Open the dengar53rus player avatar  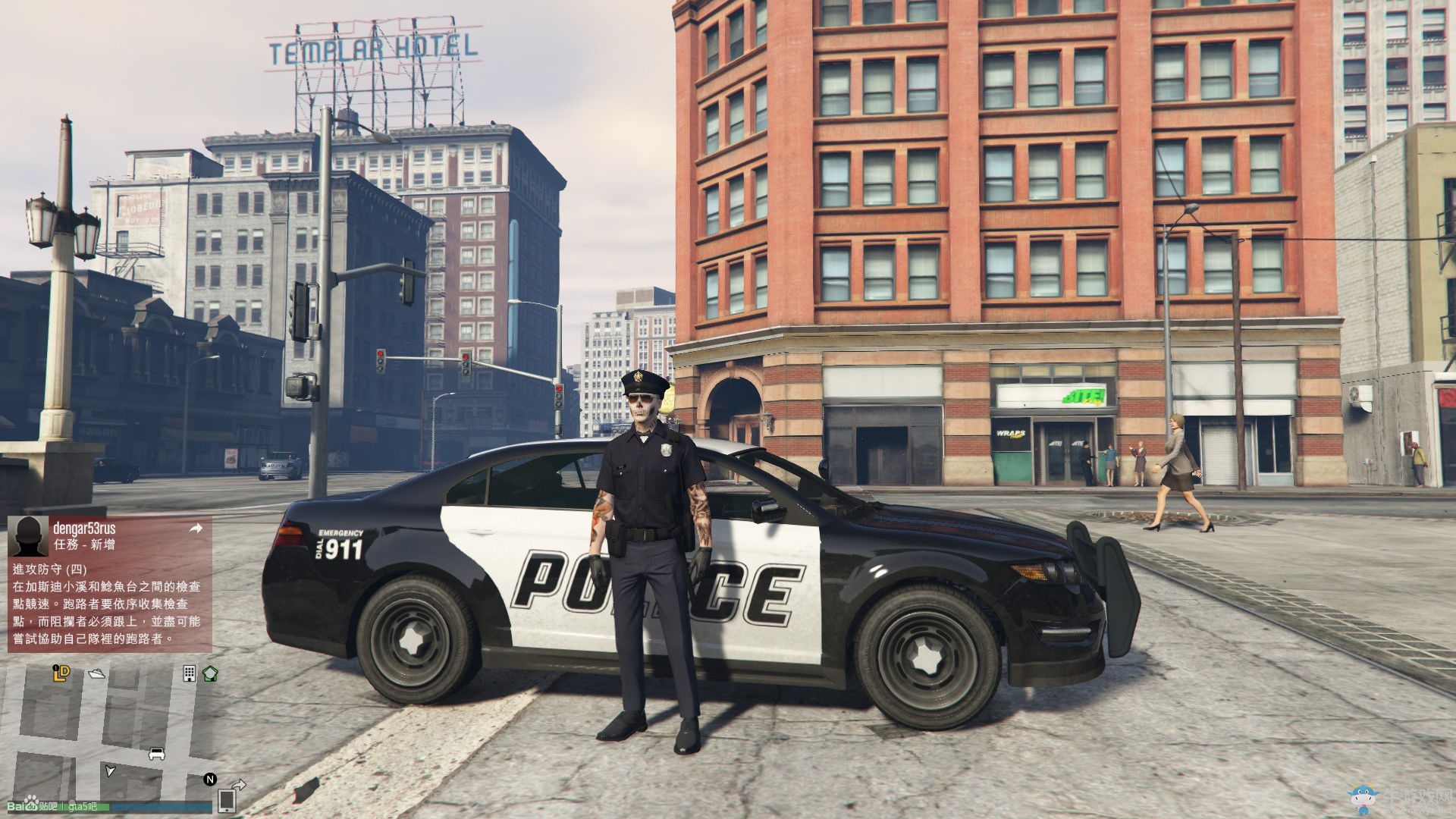[29, 536]
